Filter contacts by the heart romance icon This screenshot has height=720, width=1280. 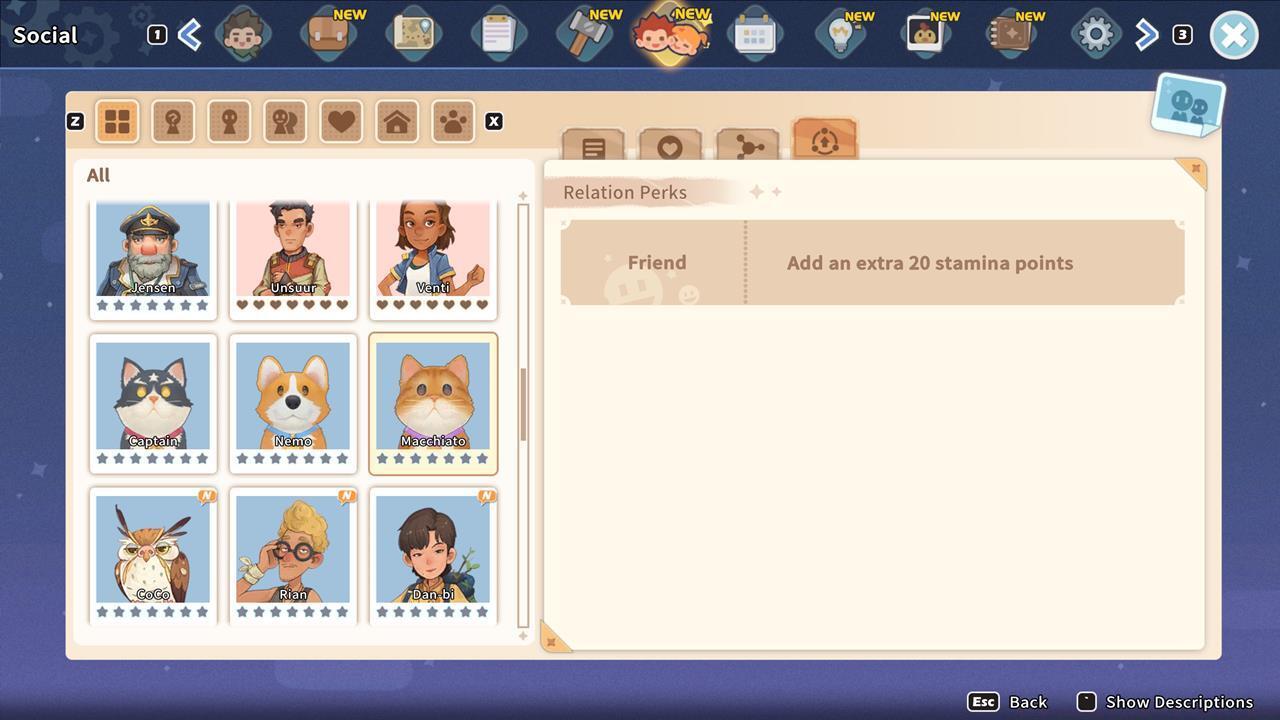tap(341, 120)
